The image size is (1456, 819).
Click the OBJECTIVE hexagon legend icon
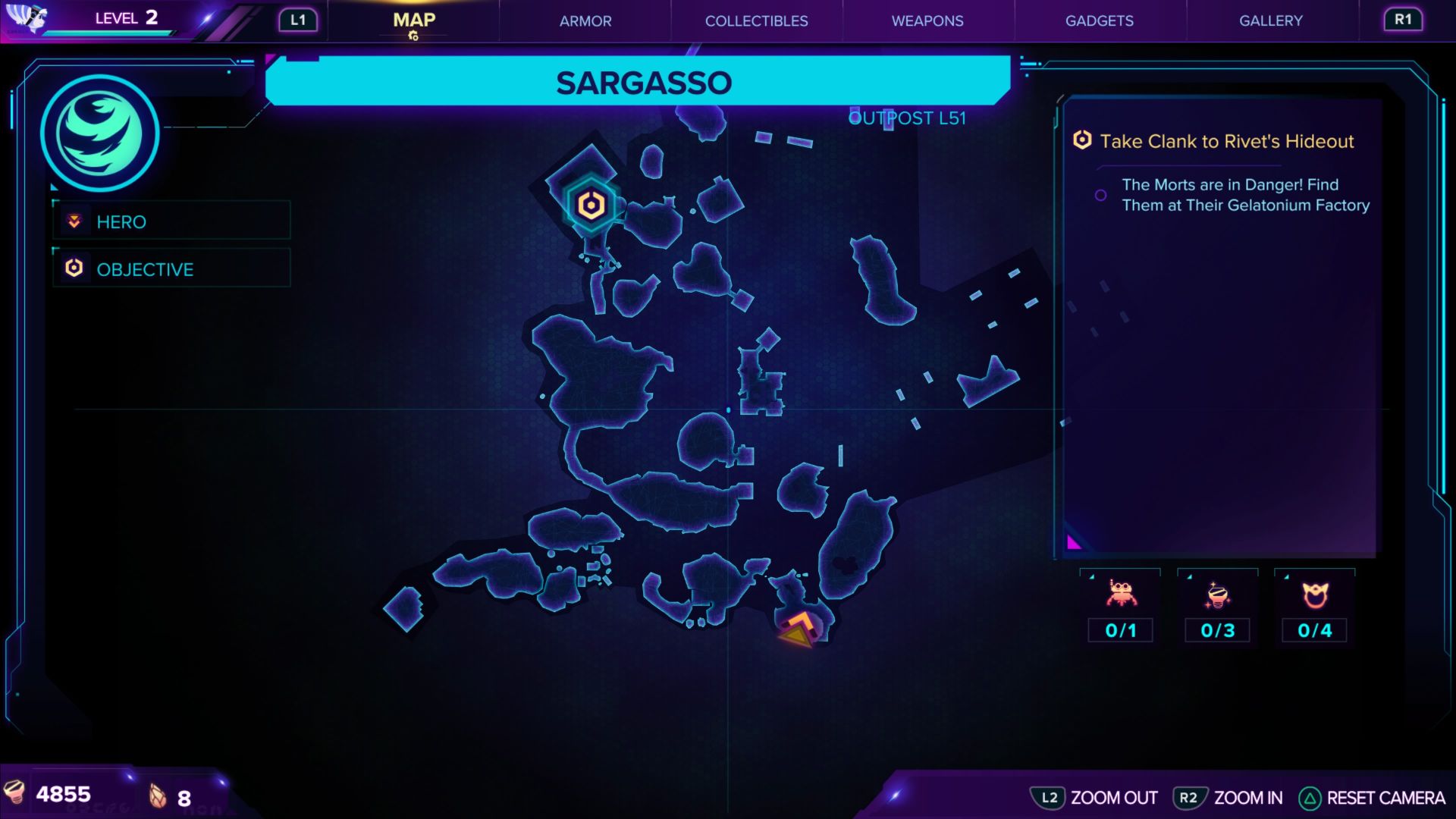[74, 268]
